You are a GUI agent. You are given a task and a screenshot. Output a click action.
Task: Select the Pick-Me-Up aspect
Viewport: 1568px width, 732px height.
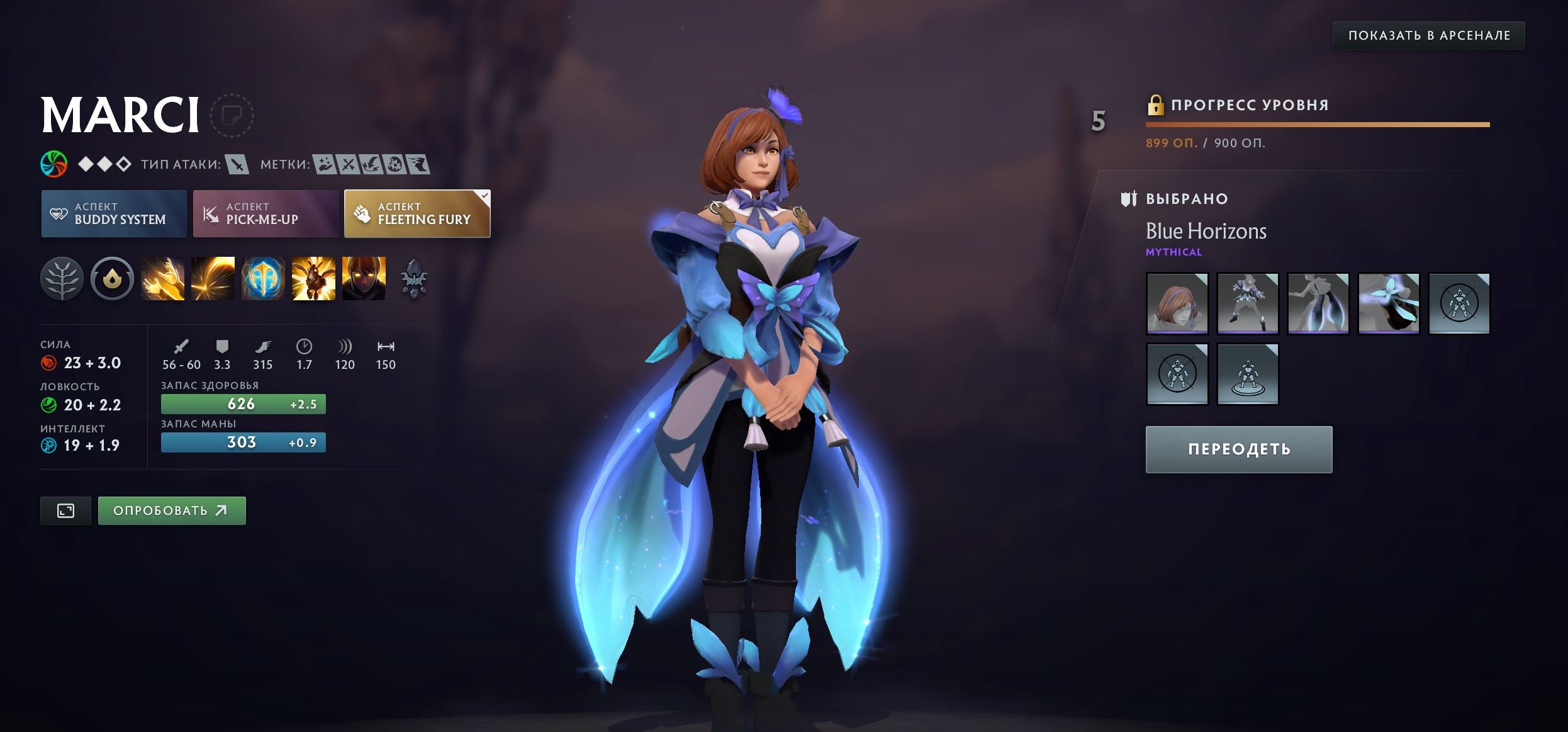[265, 214]
